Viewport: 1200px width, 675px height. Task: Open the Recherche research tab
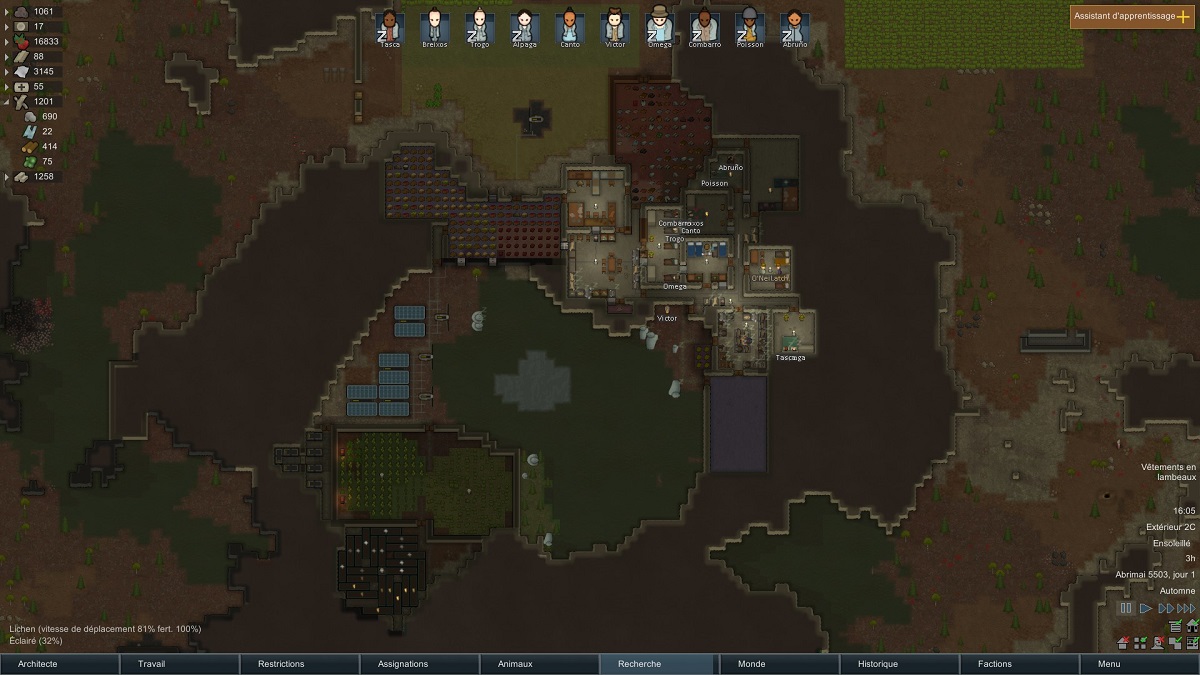coord(660,664)
